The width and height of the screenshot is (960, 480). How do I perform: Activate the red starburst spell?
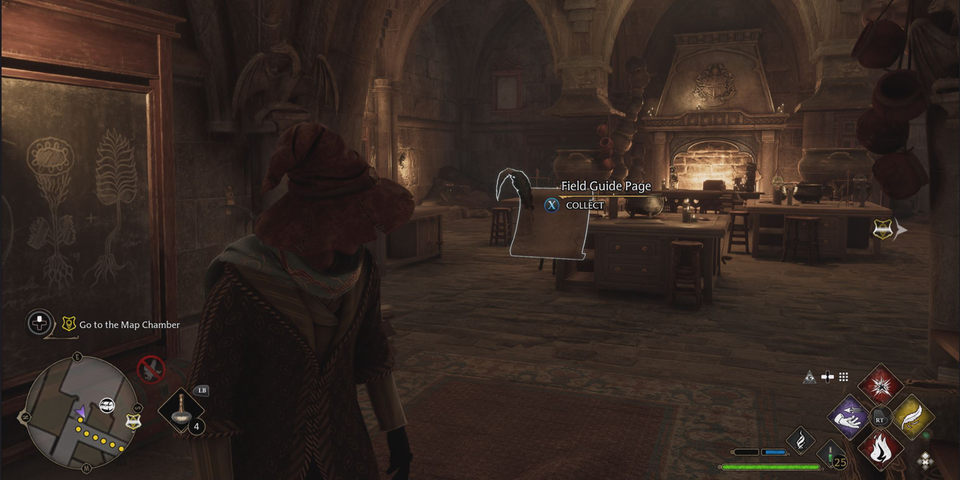pyautogui.click(x=881, y=385)
